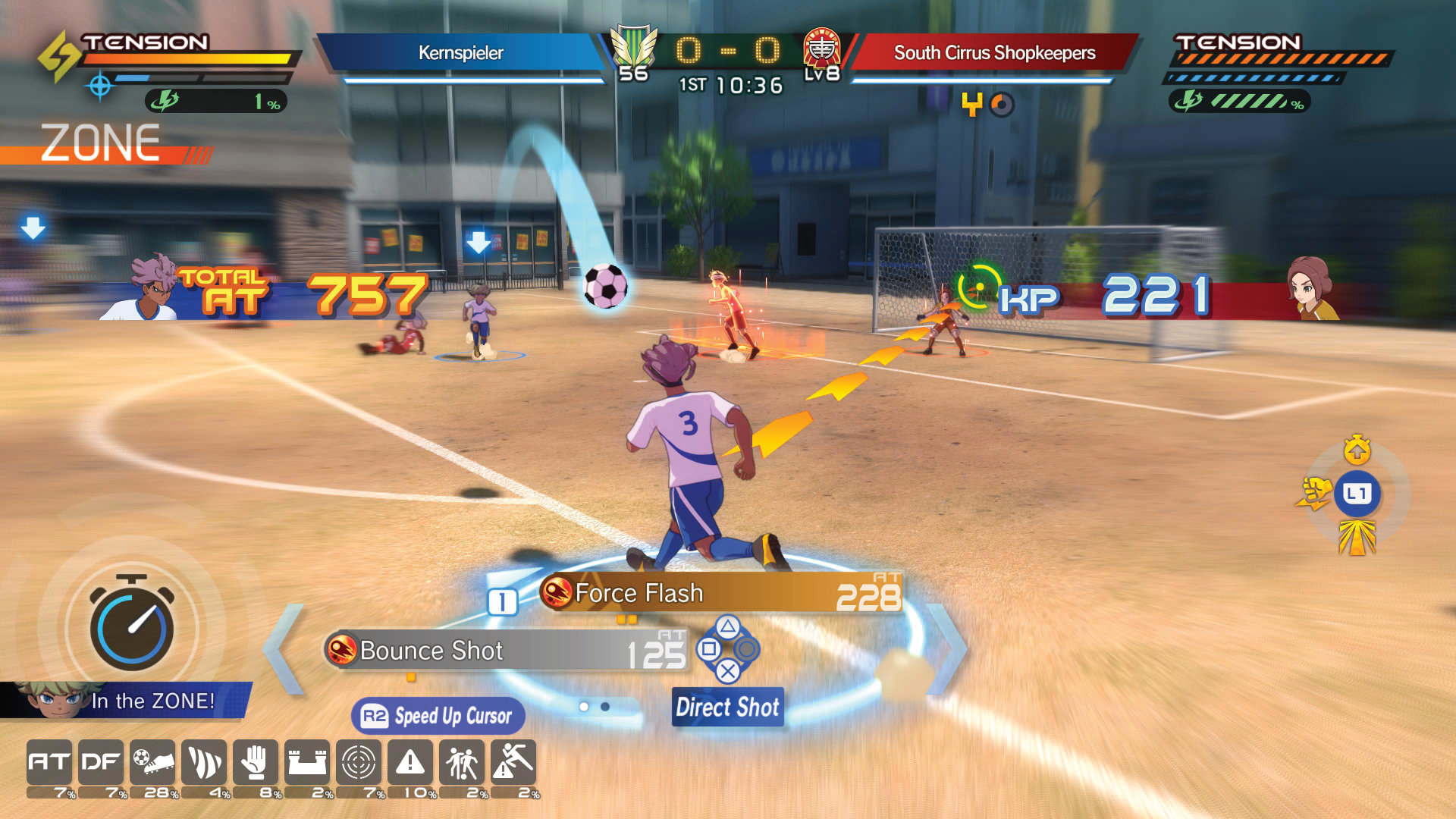Activate the stopwatch icon on the command wheel
The width and height of the screenshot is (1456, 819).
point(1357,450)
